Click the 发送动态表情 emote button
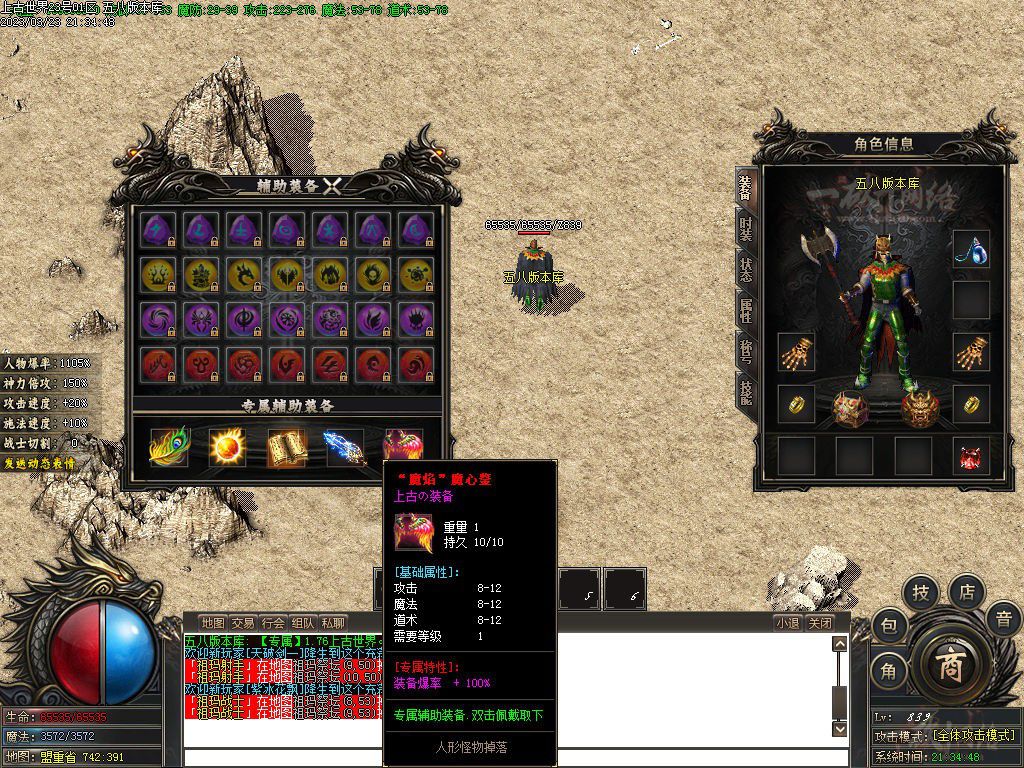 tap(40, 463)
